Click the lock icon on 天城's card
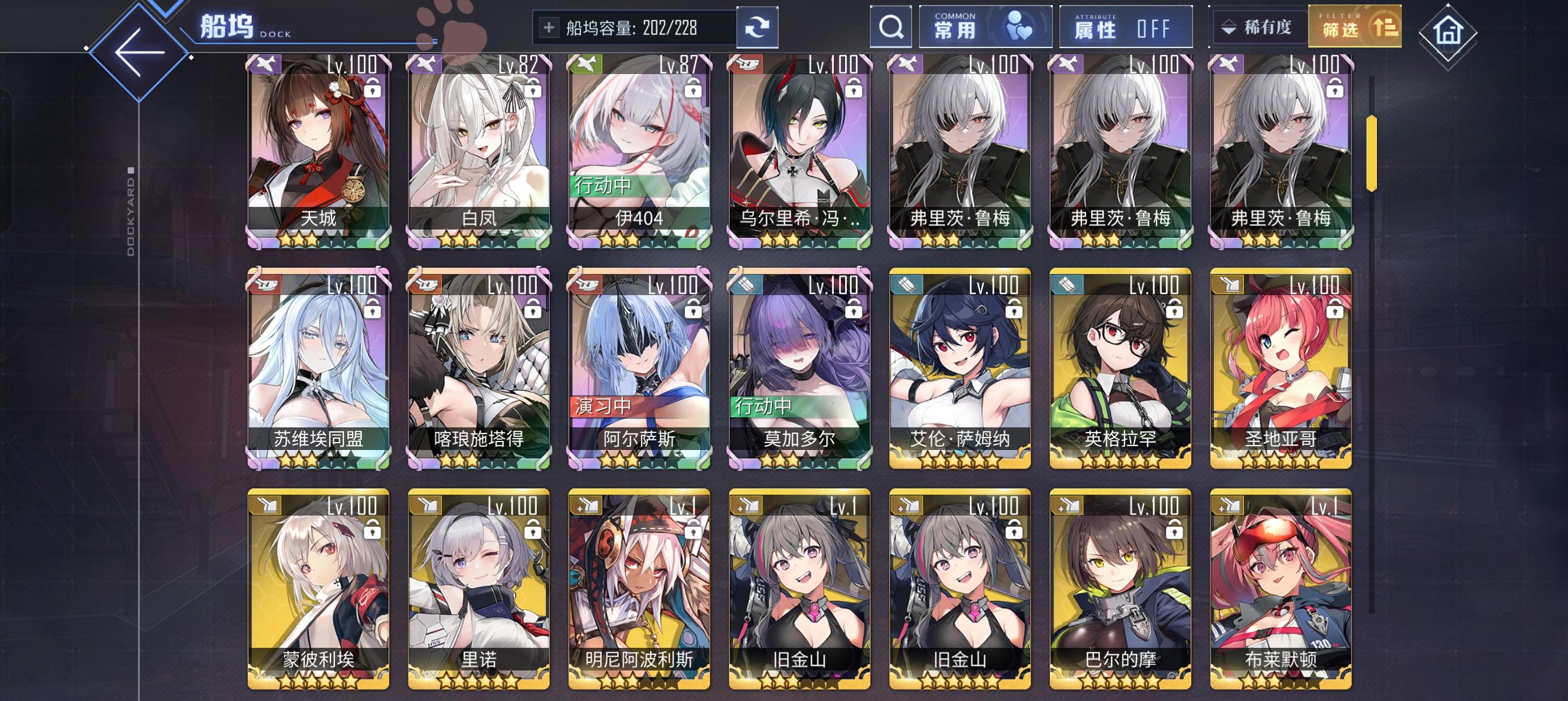The image size is (1568, 701). pyautogui.click(x=373, y=89)
